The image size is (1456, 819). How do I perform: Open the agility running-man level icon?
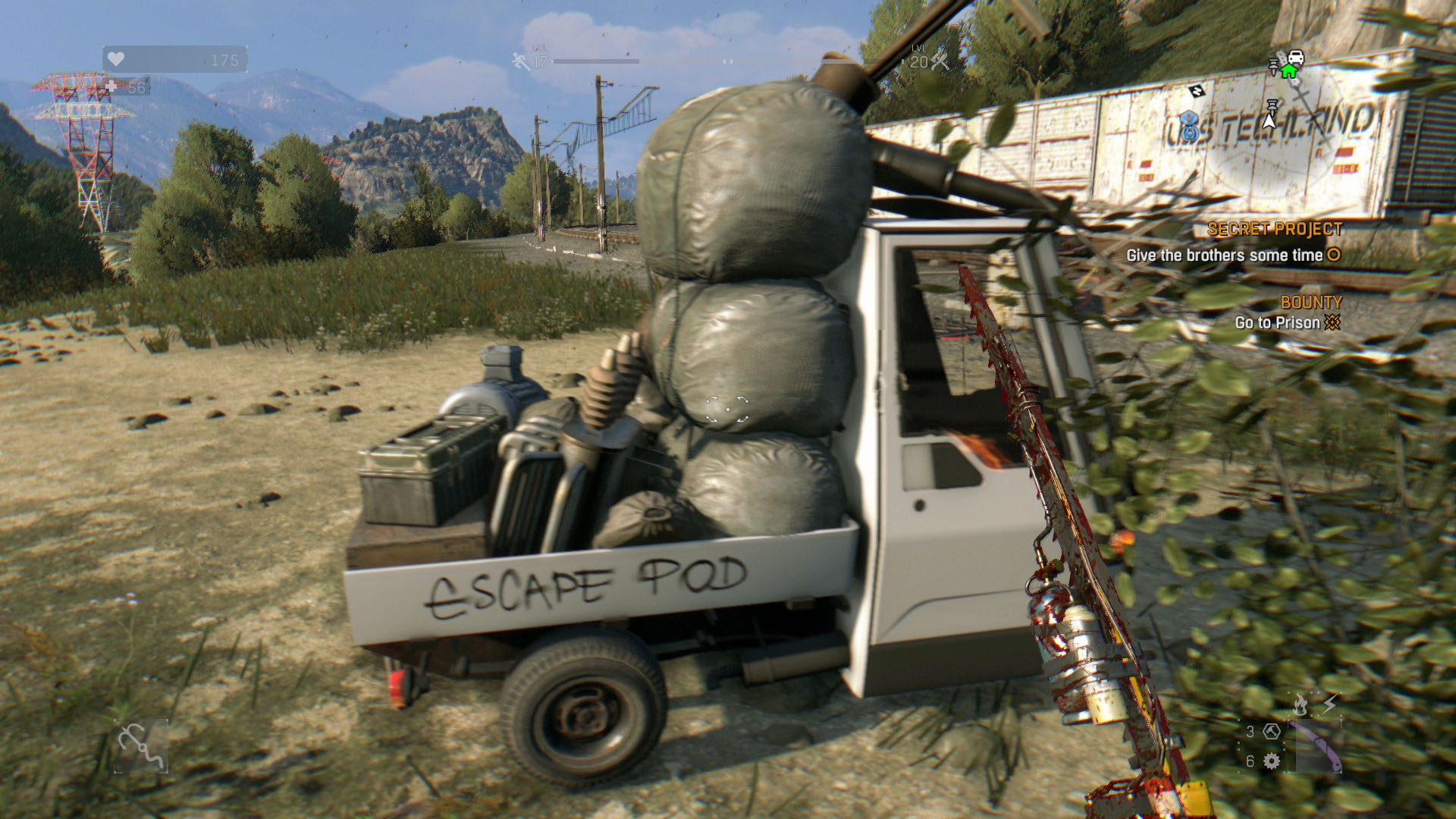(x=521, y=61)
